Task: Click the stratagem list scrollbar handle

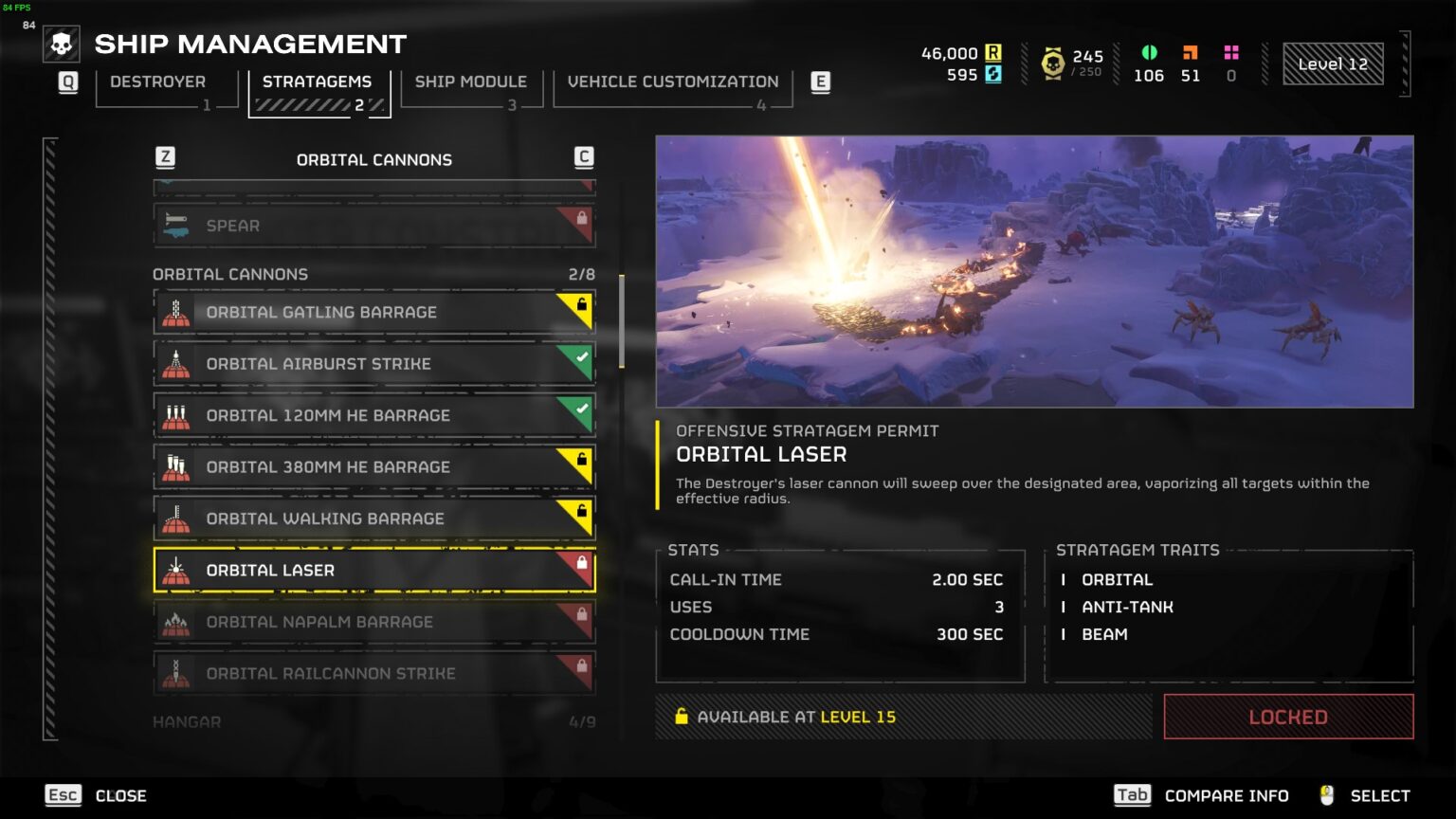Action: point(621,322)
